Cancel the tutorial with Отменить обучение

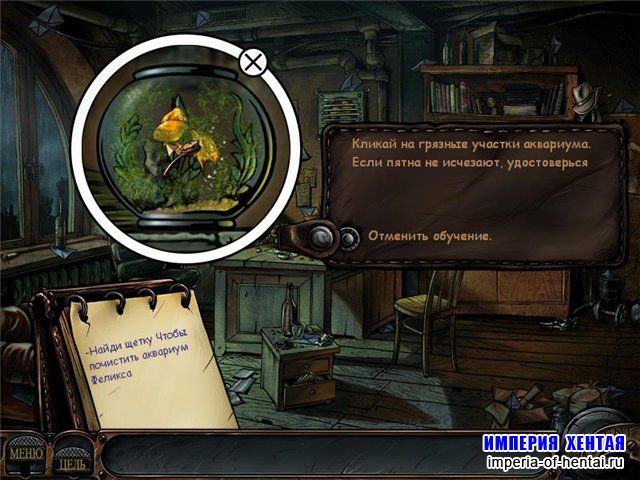click(429, 237)
